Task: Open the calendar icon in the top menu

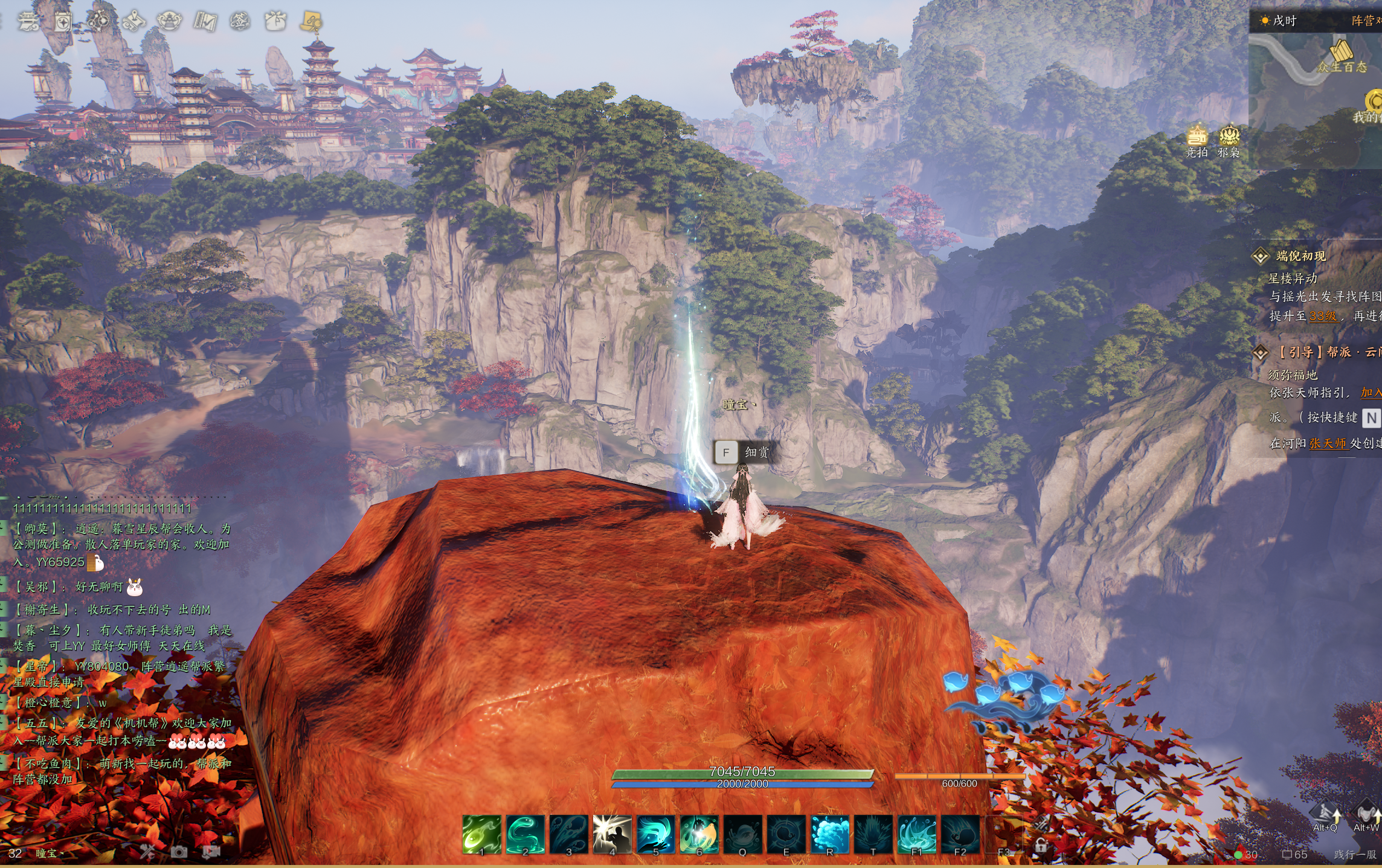Action: pos(63,22)
